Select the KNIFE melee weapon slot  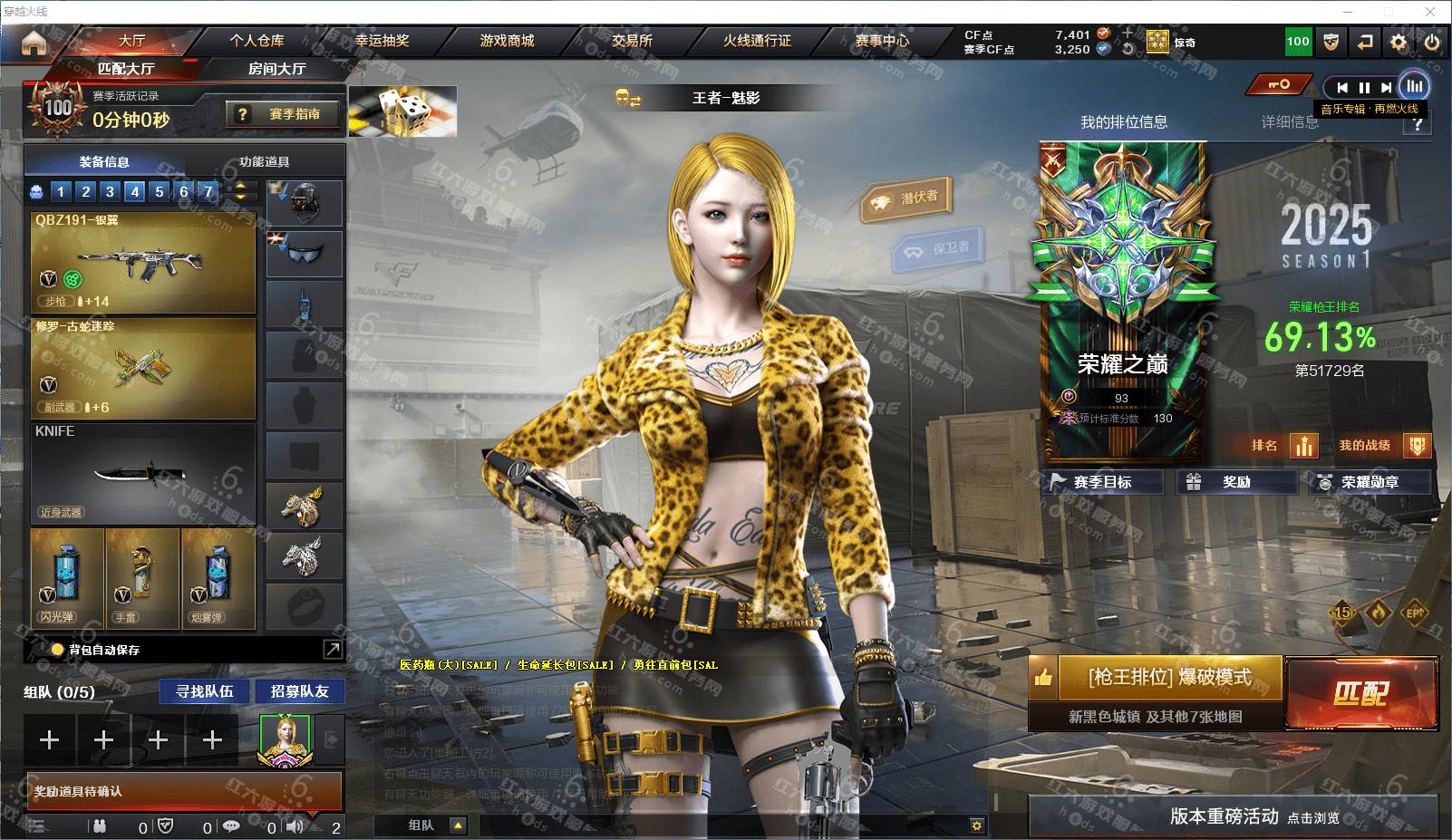[143, 472]
